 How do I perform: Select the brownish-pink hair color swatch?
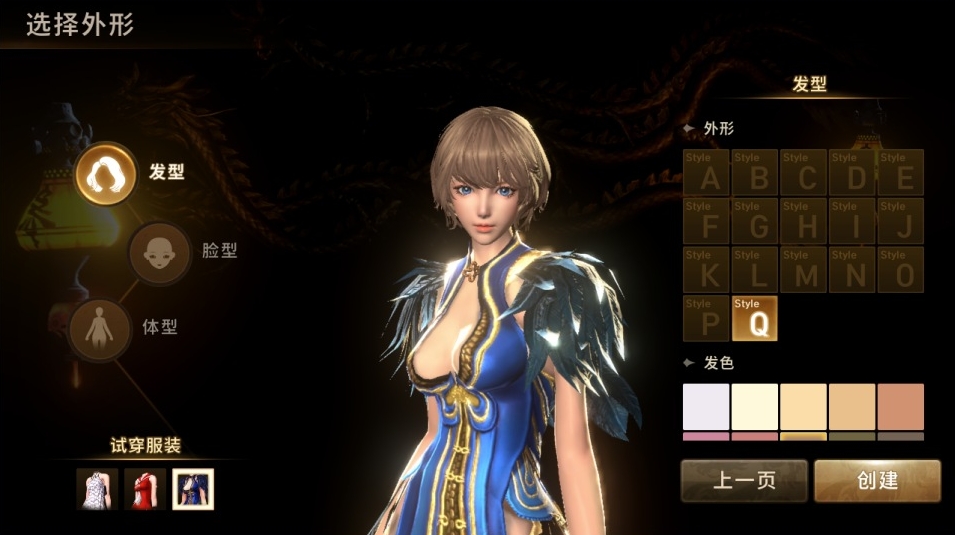pyautogui.click(x=900, y=407)
